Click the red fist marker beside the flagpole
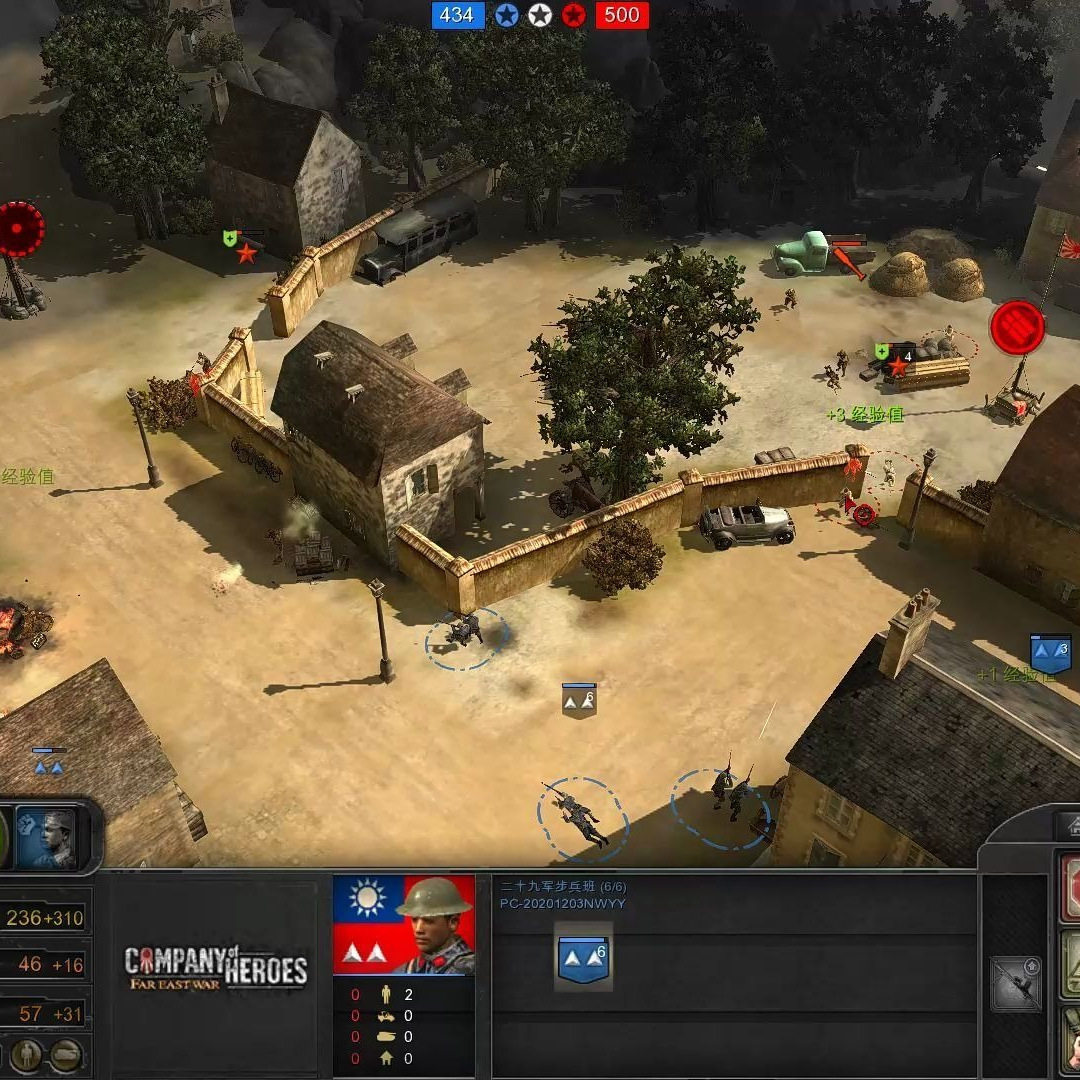Image resolution: width=1080 pixels, height=1080 pixels. [x=1017, y=327]
